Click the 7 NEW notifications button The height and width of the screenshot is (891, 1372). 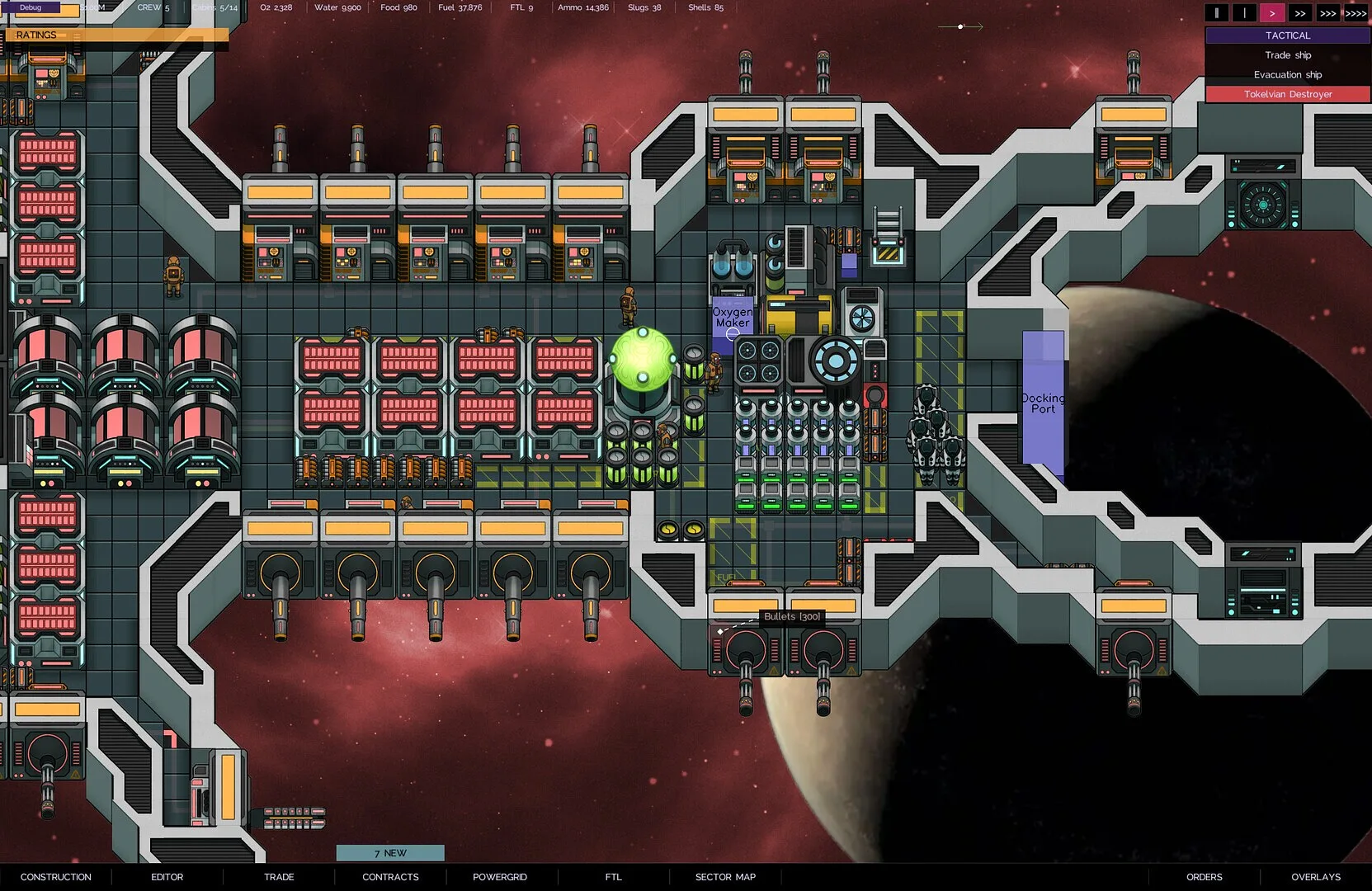point(390,853)
